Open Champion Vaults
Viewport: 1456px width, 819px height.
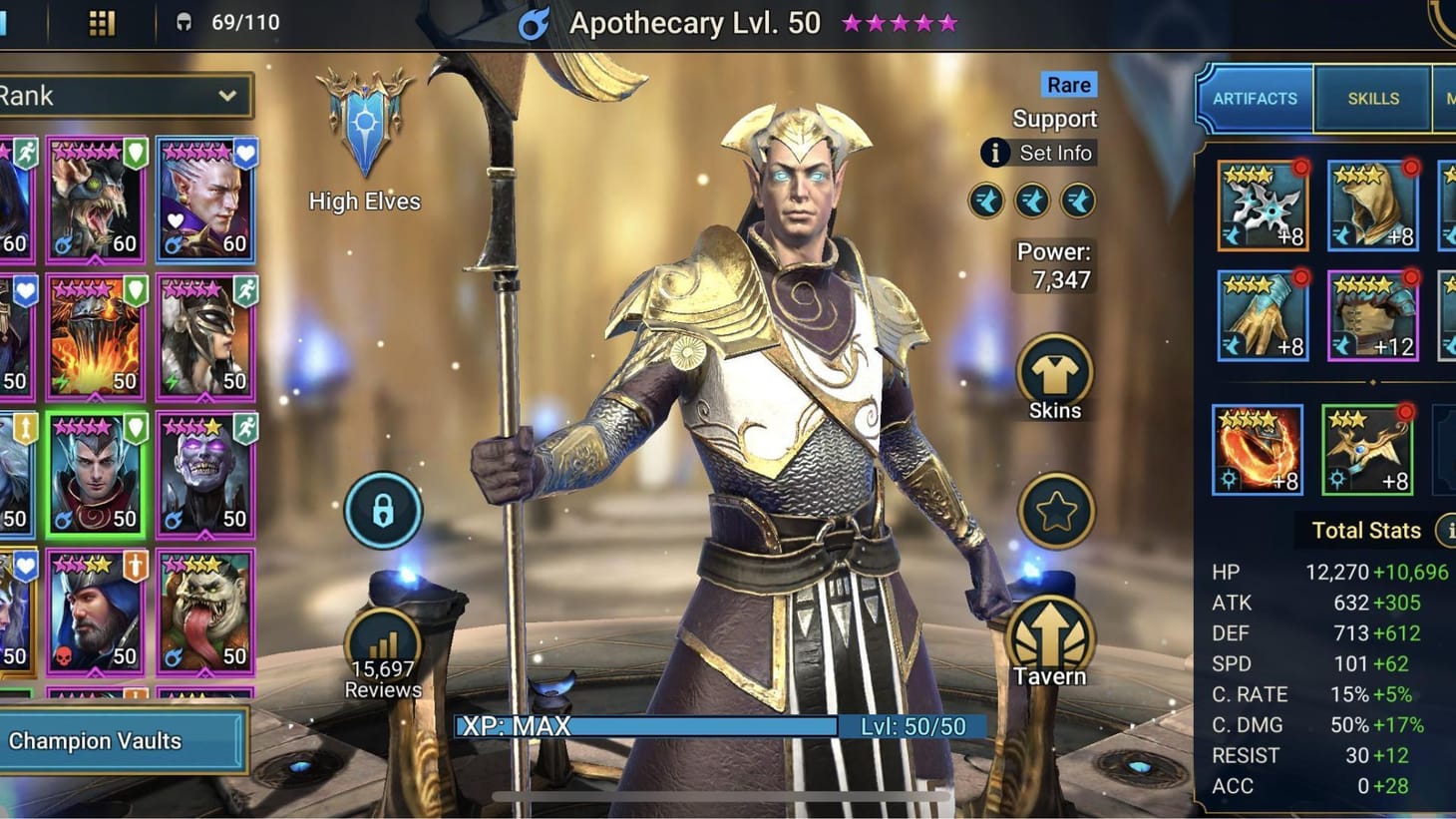[120, 741]
